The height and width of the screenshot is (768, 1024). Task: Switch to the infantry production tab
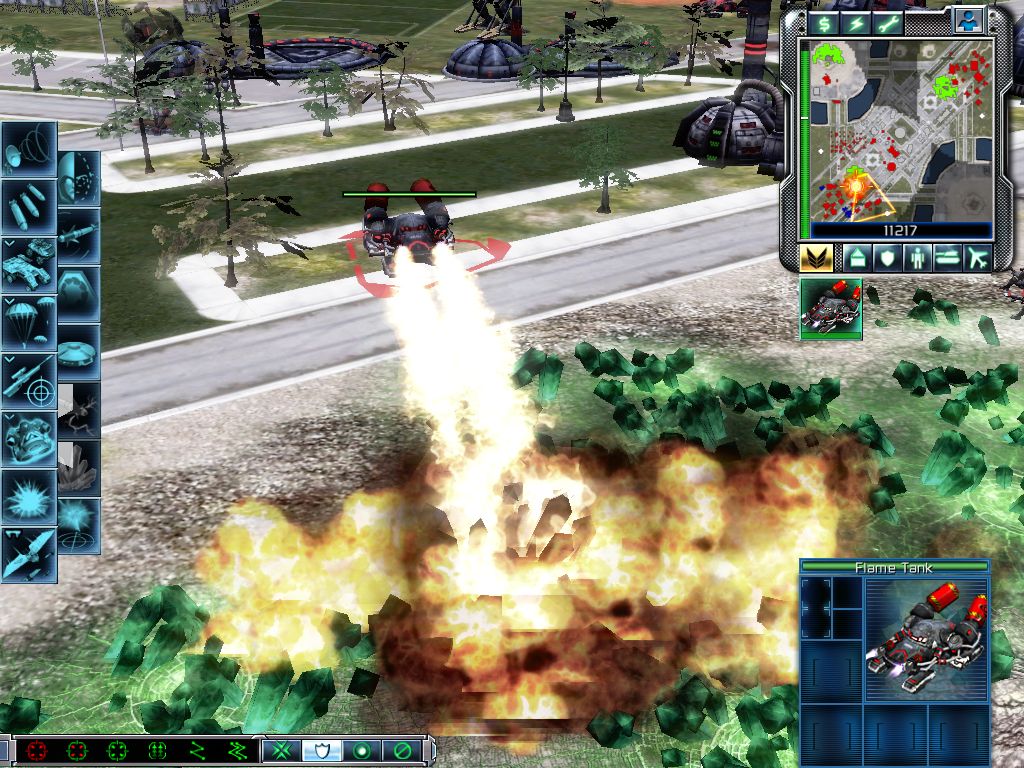click(917, 257)
